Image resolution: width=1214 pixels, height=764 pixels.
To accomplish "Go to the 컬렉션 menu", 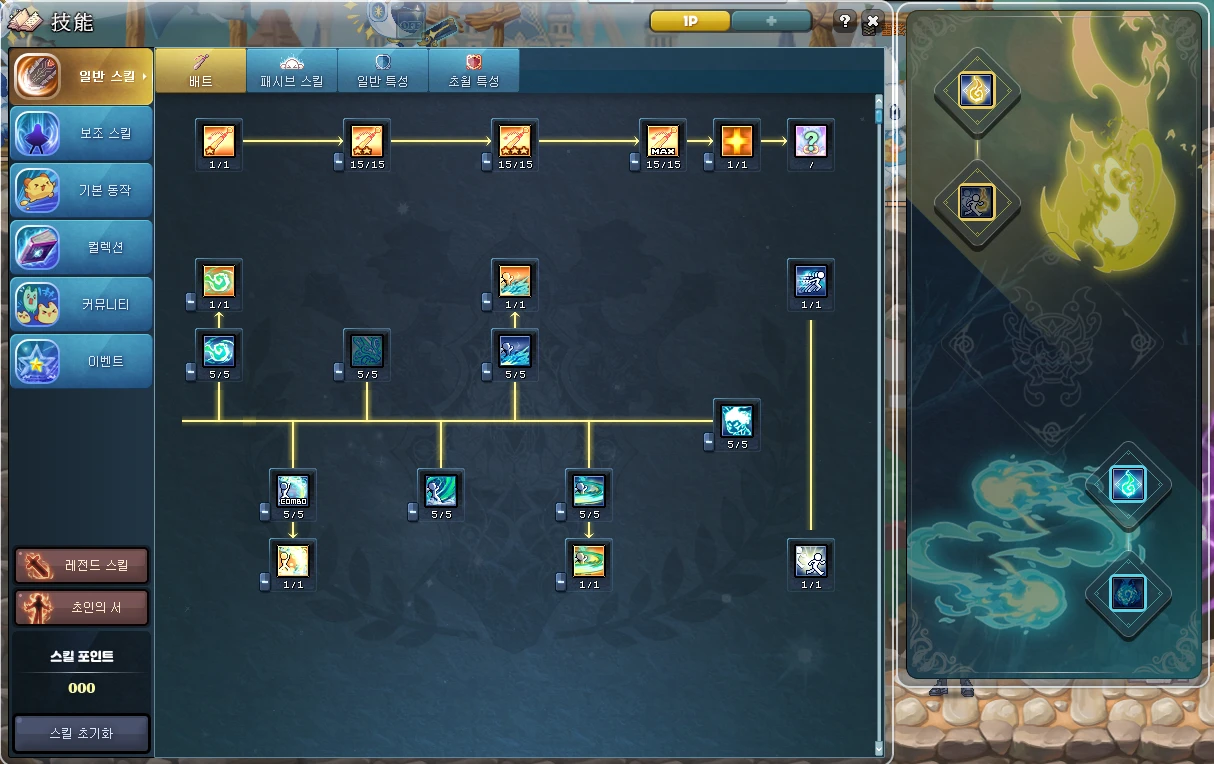I will 82,247.
